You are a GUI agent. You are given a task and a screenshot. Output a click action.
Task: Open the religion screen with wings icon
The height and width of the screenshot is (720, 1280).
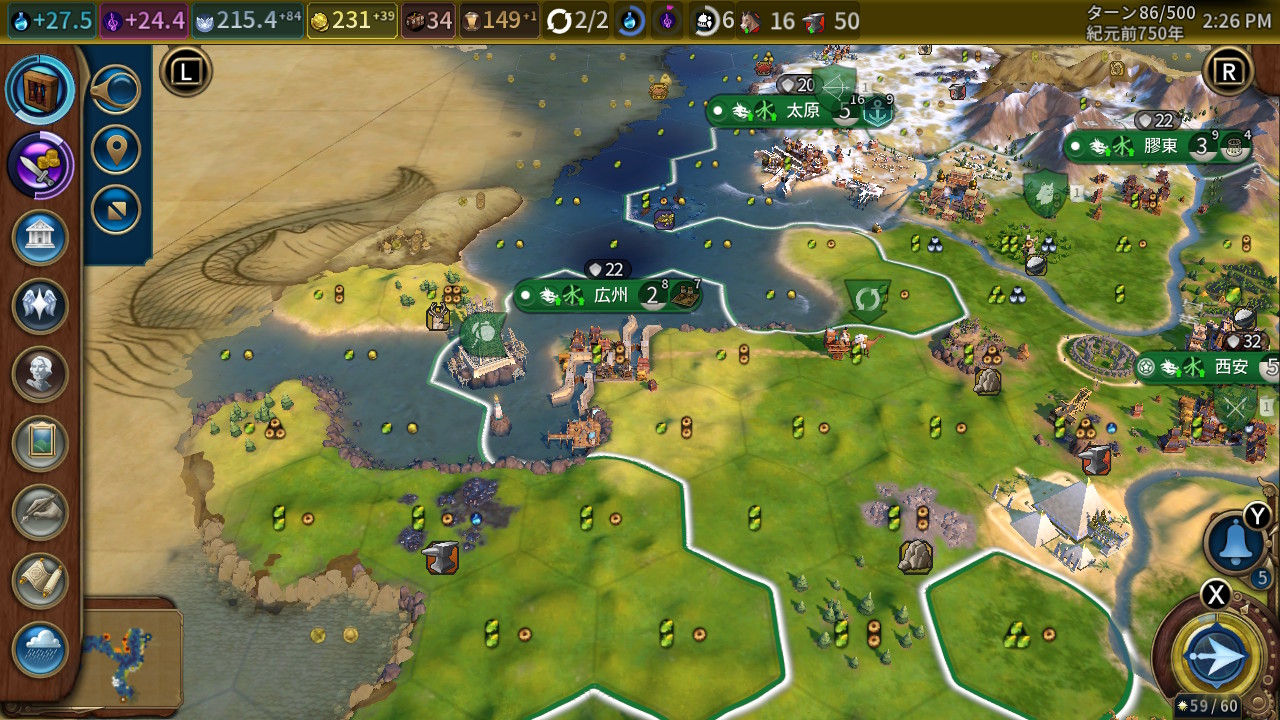(41, 306)
